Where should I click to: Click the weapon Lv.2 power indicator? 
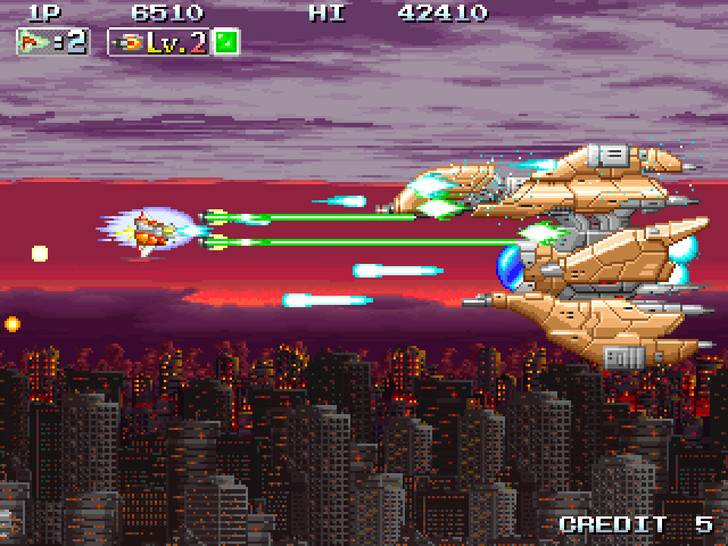(x=158, y=42)
